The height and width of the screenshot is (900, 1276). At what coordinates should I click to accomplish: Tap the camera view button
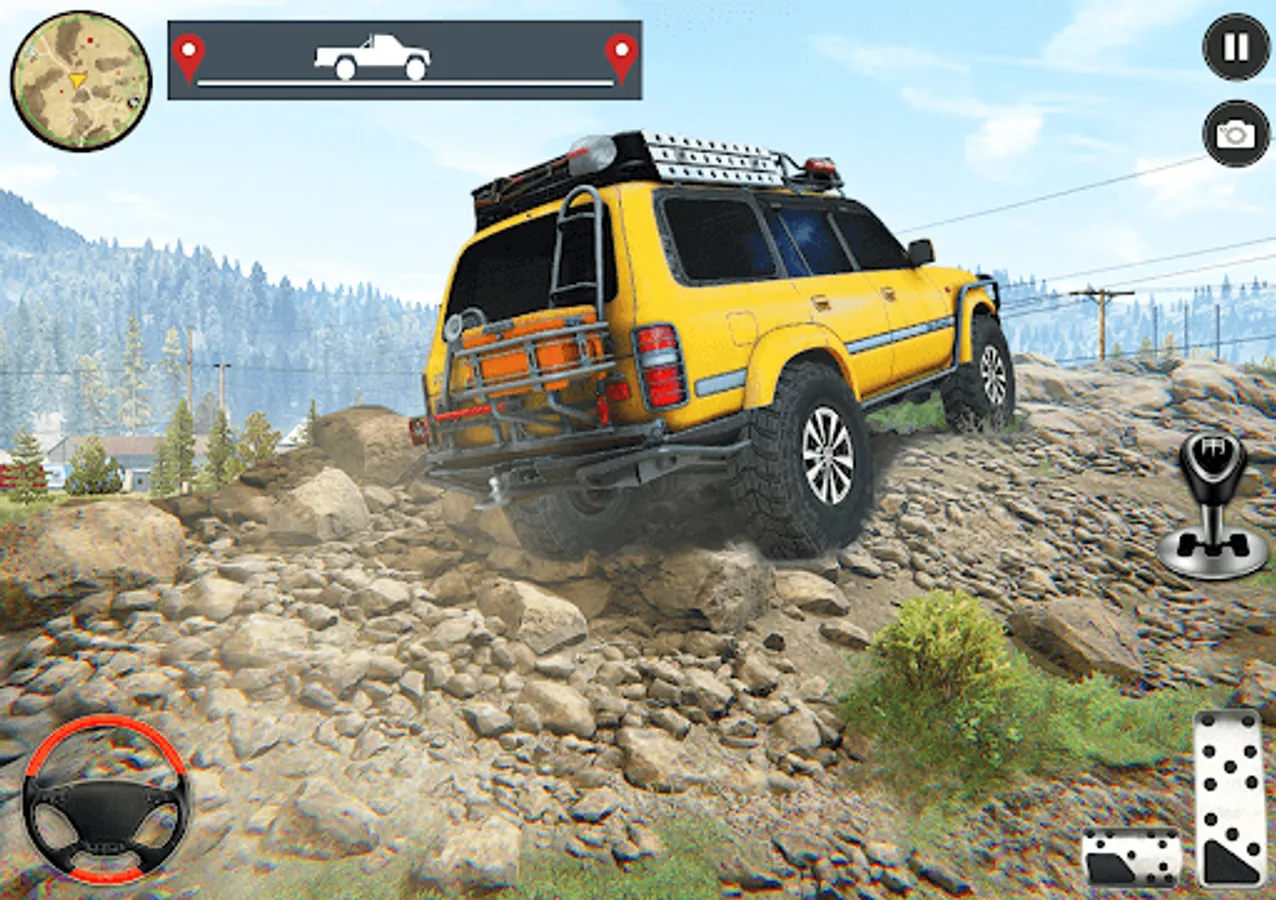[1236, 133]
